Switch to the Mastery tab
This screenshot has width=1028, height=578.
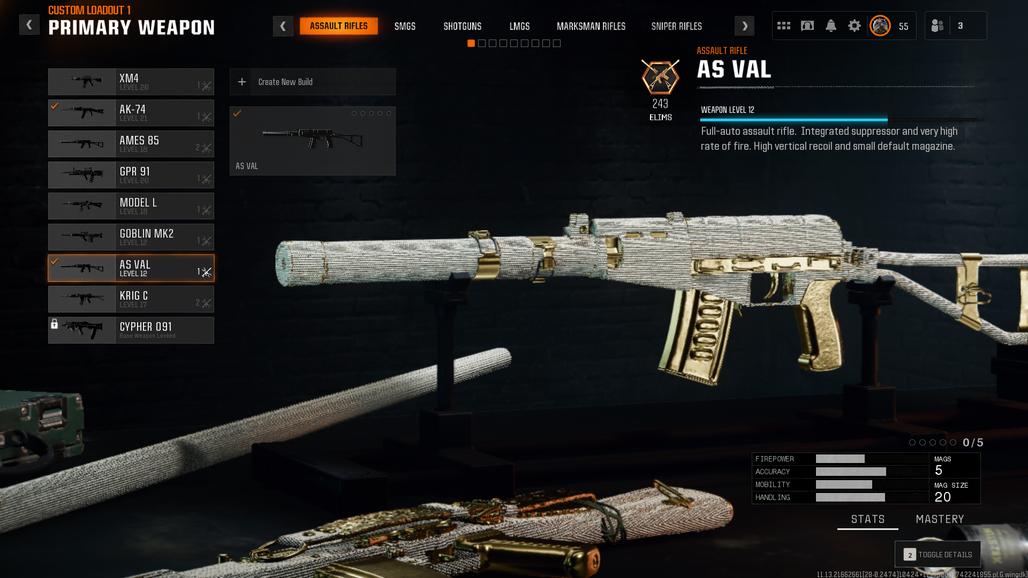click(x=939, y=519)
